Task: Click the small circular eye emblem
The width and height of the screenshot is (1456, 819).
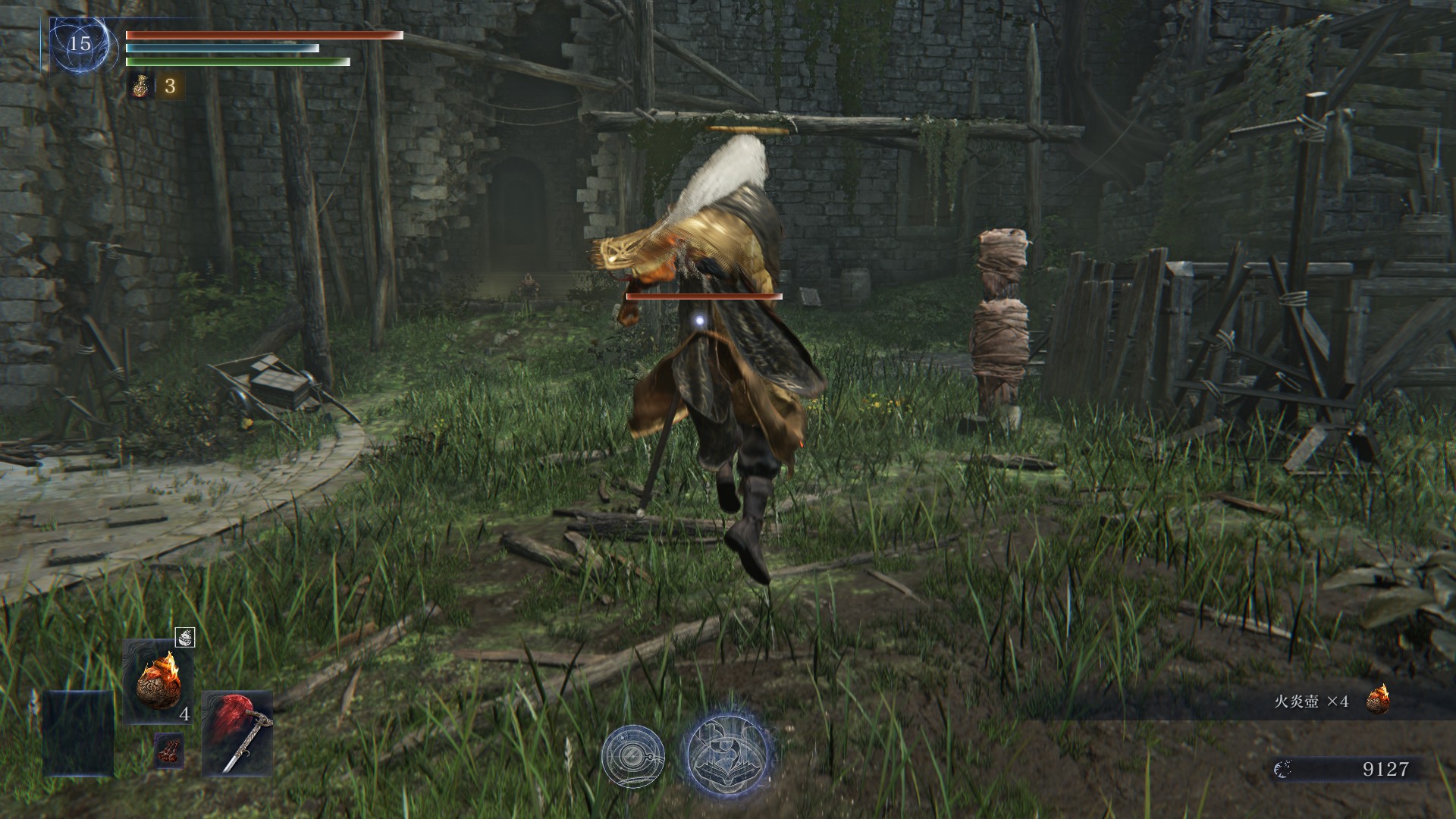Action: 632,755
